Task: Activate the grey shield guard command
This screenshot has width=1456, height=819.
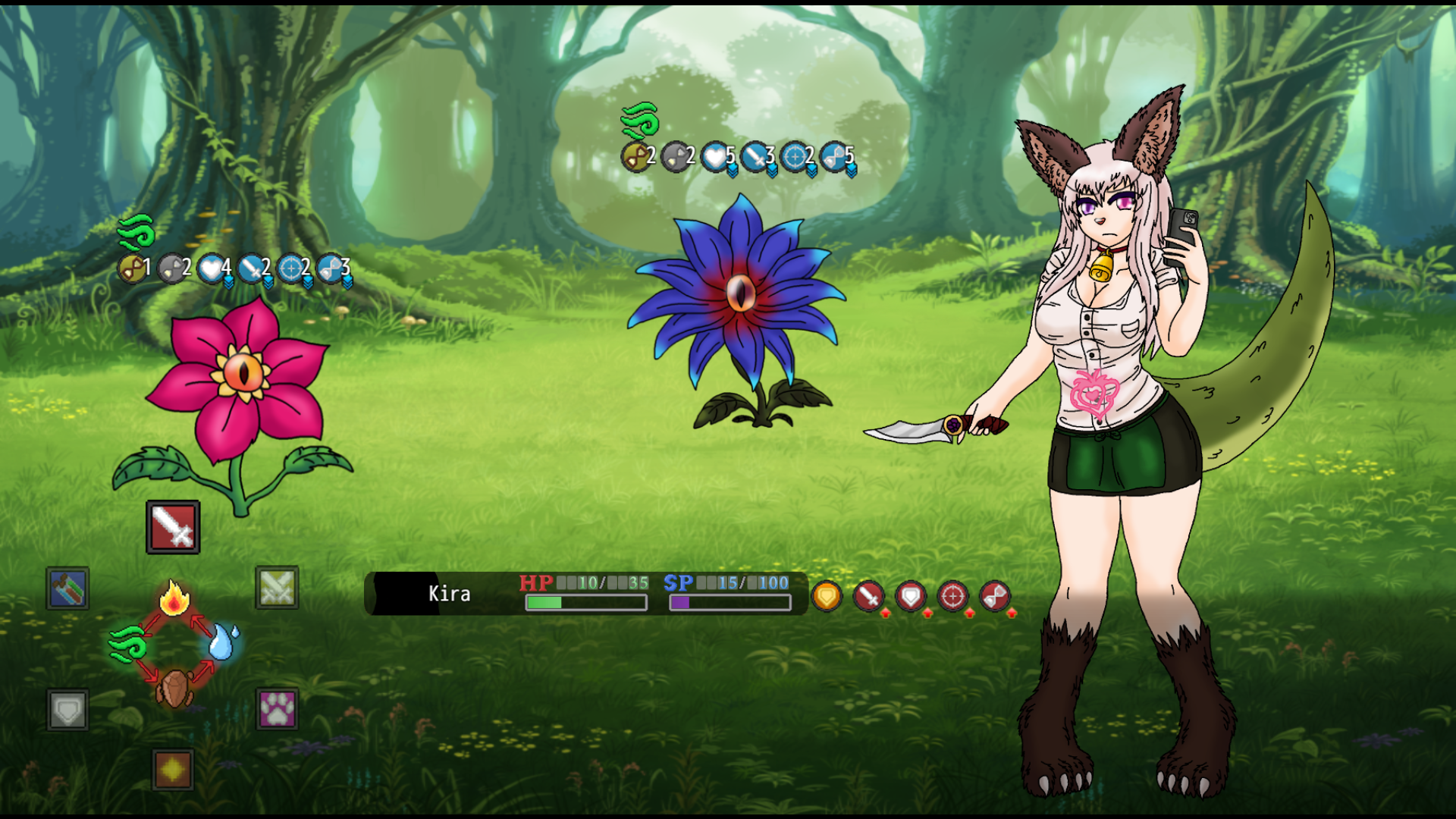Action: 67,710
